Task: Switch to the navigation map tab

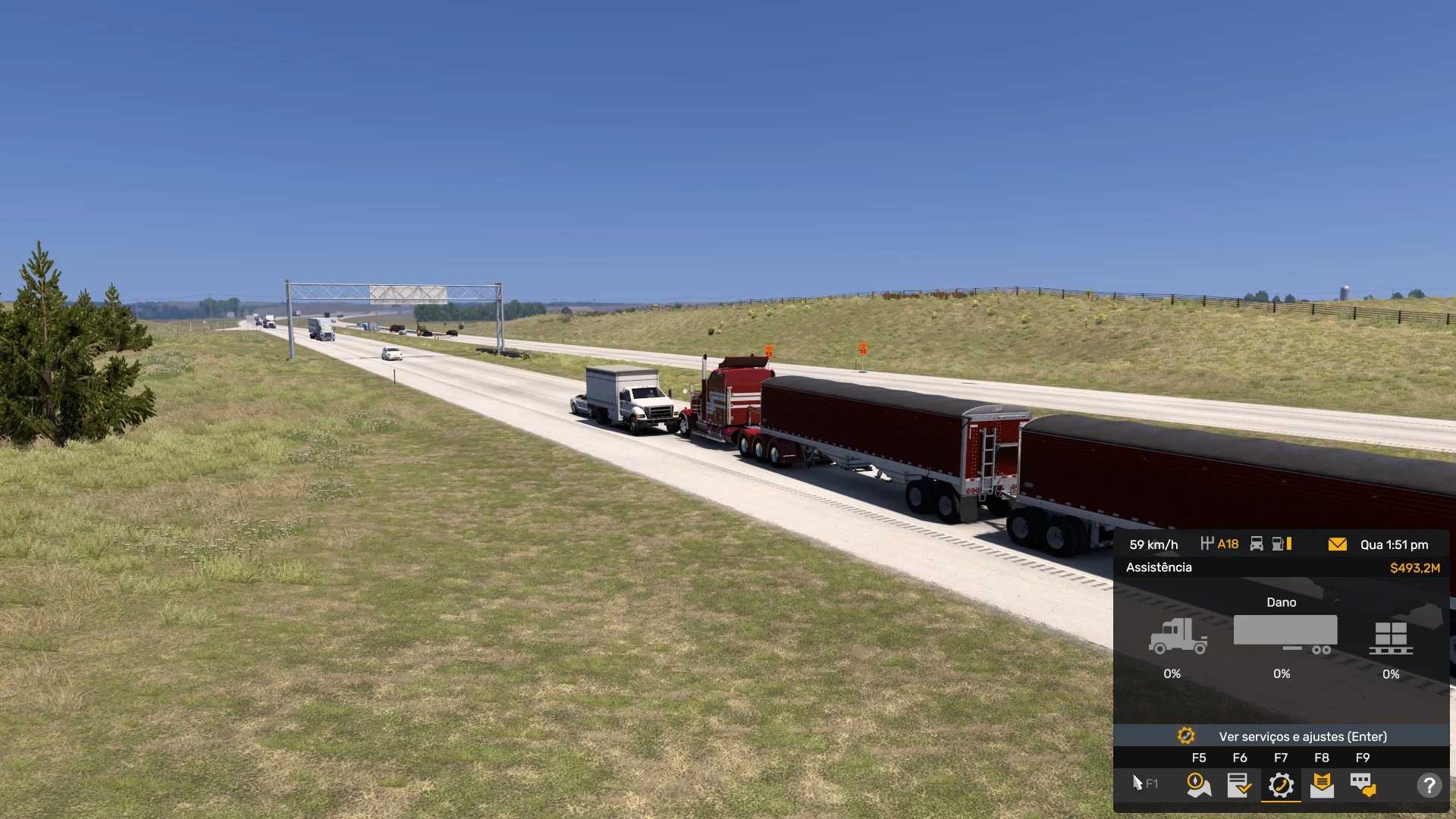Action: 1198,785
